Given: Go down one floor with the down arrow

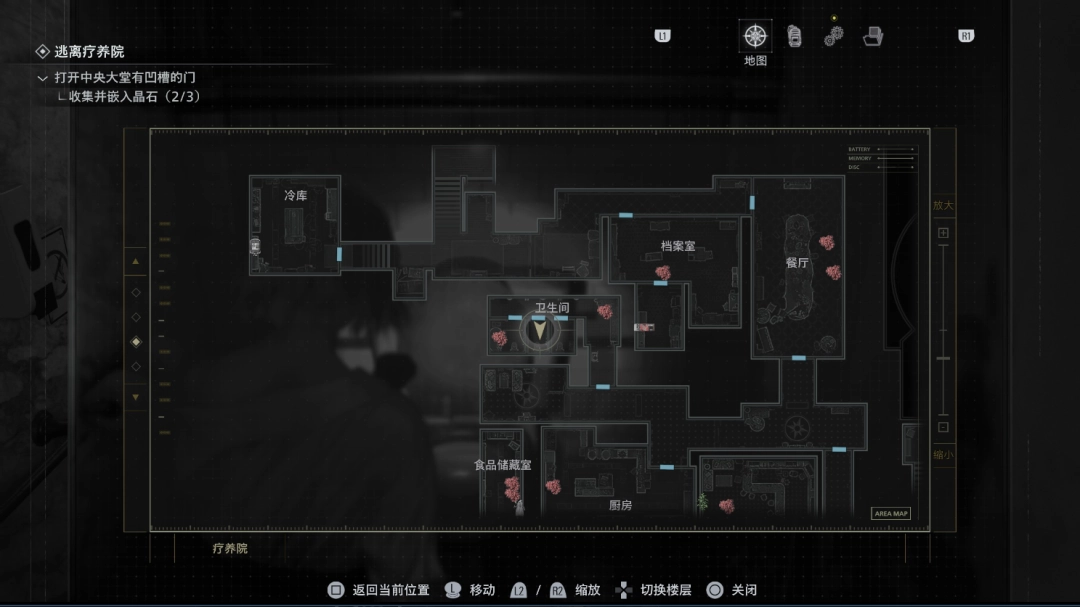Looking at the screenshot, I should (x=137, y=397).
